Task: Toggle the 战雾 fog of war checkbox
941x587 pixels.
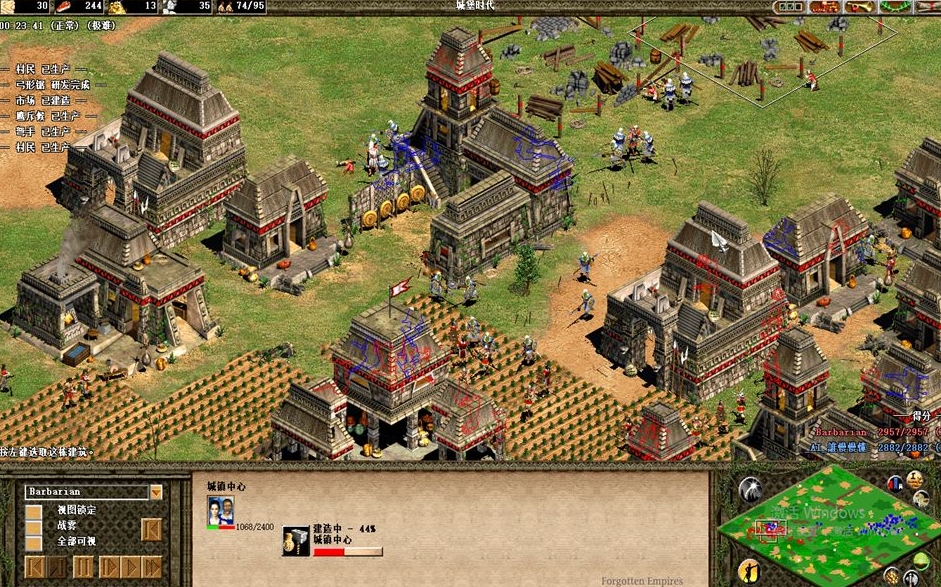Action: tap(34, 527)
